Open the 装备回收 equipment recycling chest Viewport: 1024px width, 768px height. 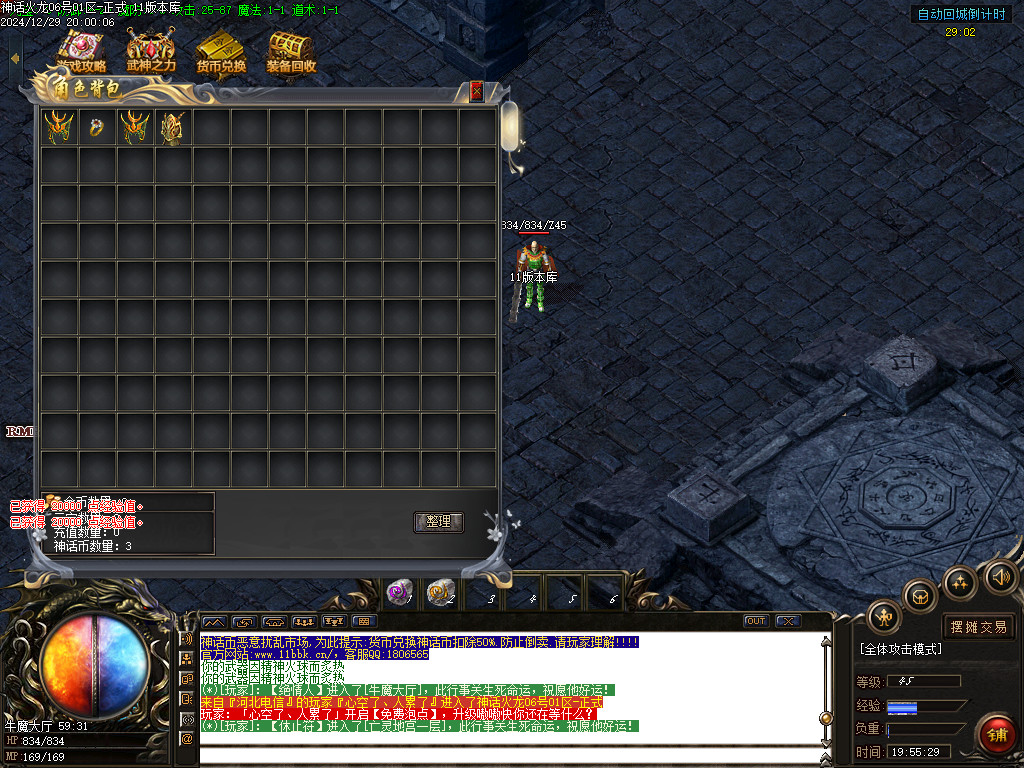click(x=291, y=51)
